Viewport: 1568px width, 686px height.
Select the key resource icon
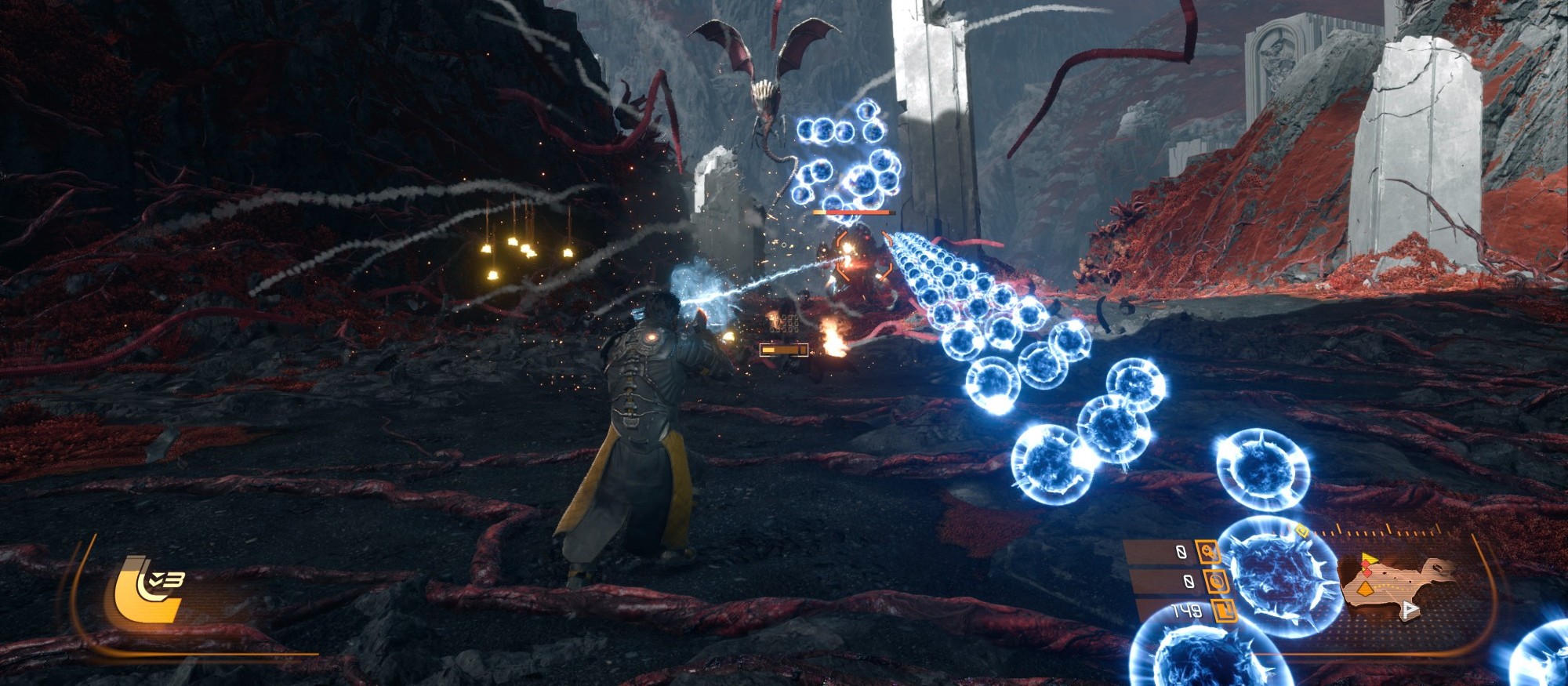tap(1207, 553)
